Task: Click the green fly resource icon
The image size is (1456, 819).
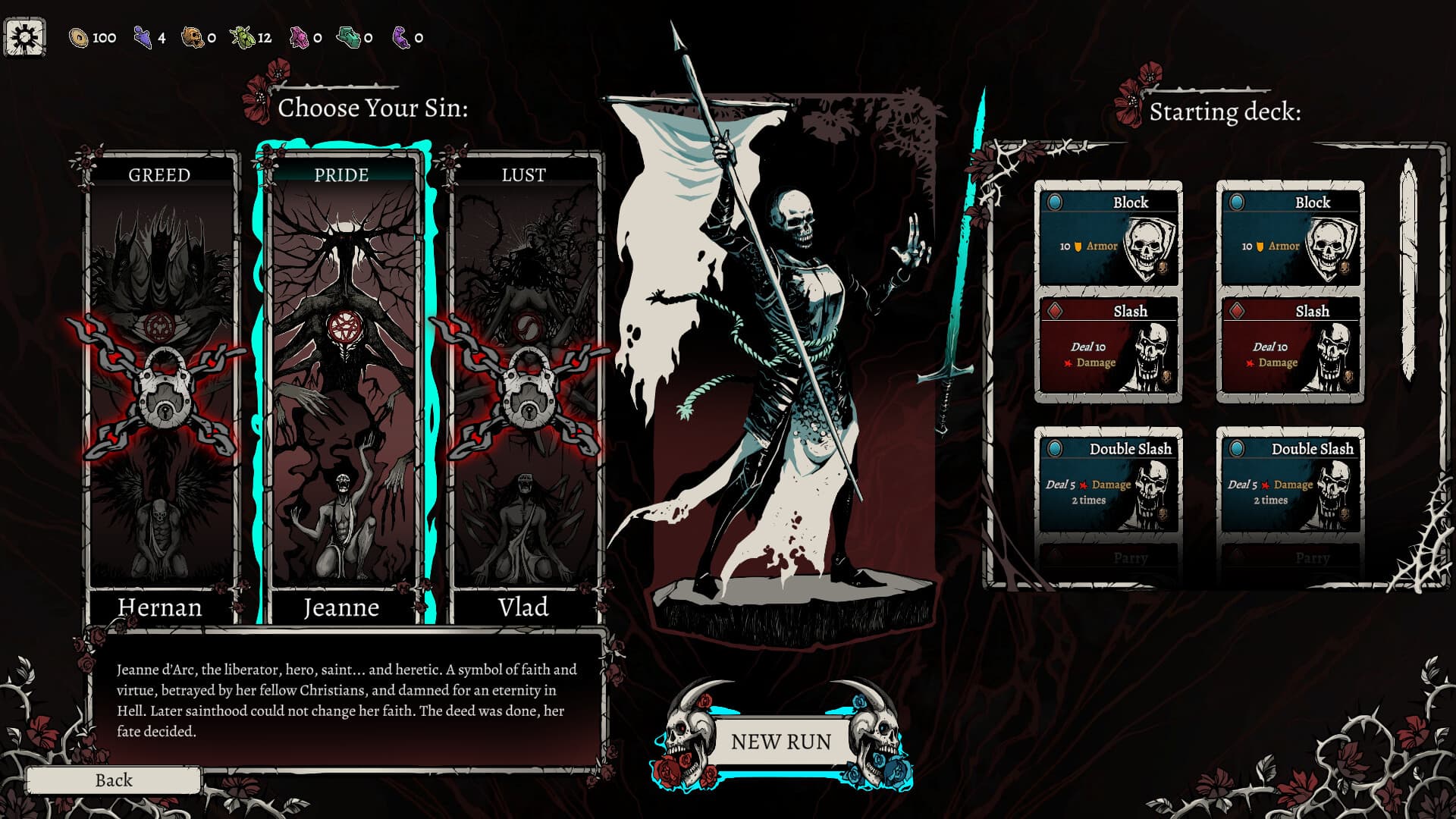Action: 244,34
